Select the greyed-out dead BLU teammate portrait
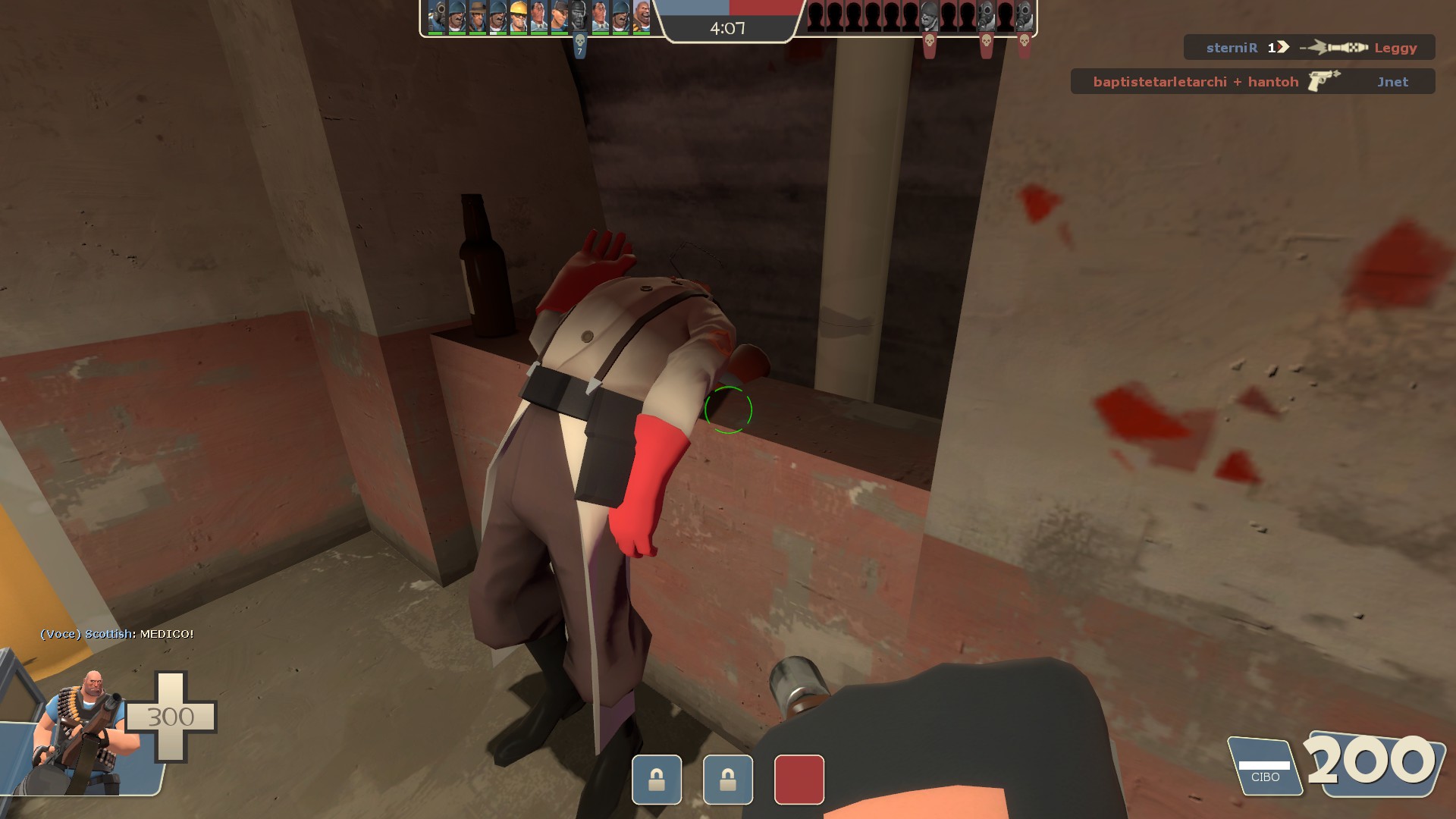This screenshot has height=819, width=1456. 580,17
